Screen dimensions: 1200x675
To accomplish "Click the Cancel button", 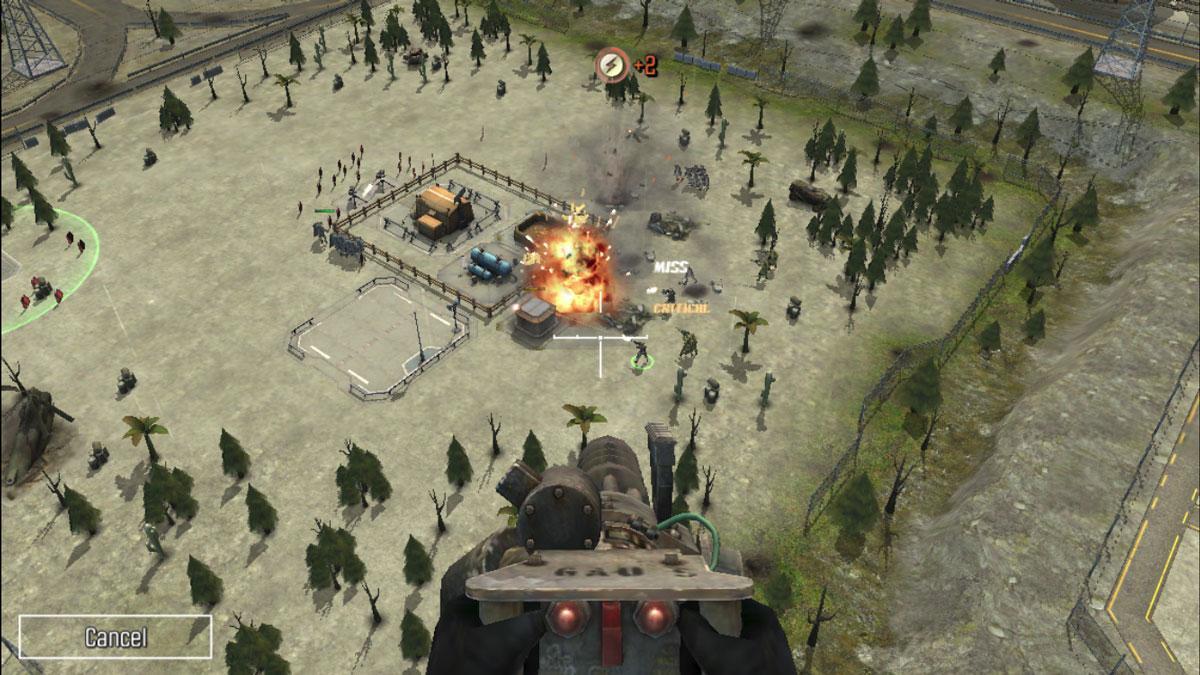I will coord(115,637).
